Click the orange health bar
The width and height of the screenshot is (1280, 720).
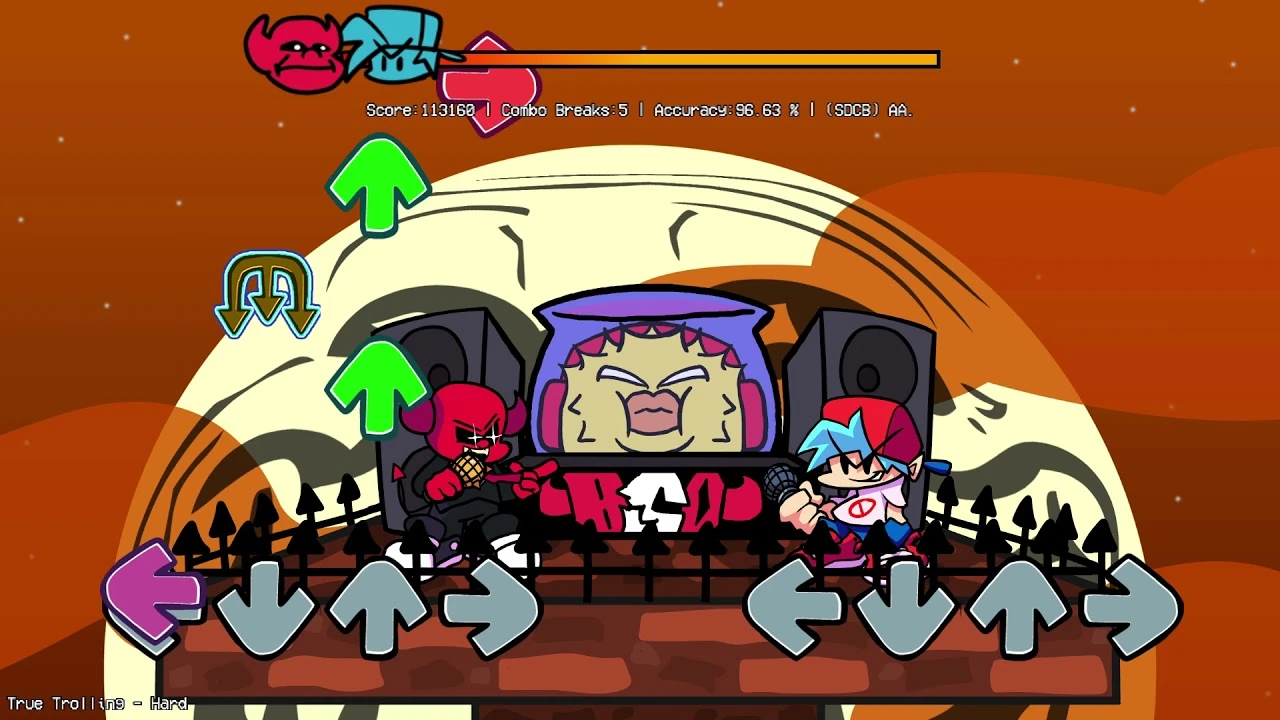click(x=700, y=59)
